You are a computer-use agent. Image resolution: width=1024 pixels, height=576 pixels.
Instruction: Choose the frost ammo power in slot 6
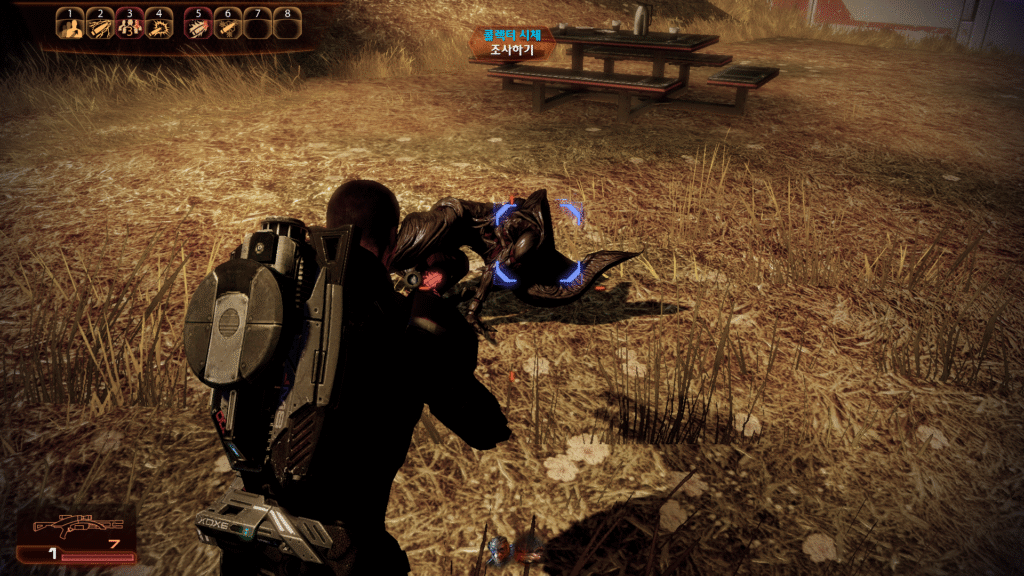tap(228, 27)
